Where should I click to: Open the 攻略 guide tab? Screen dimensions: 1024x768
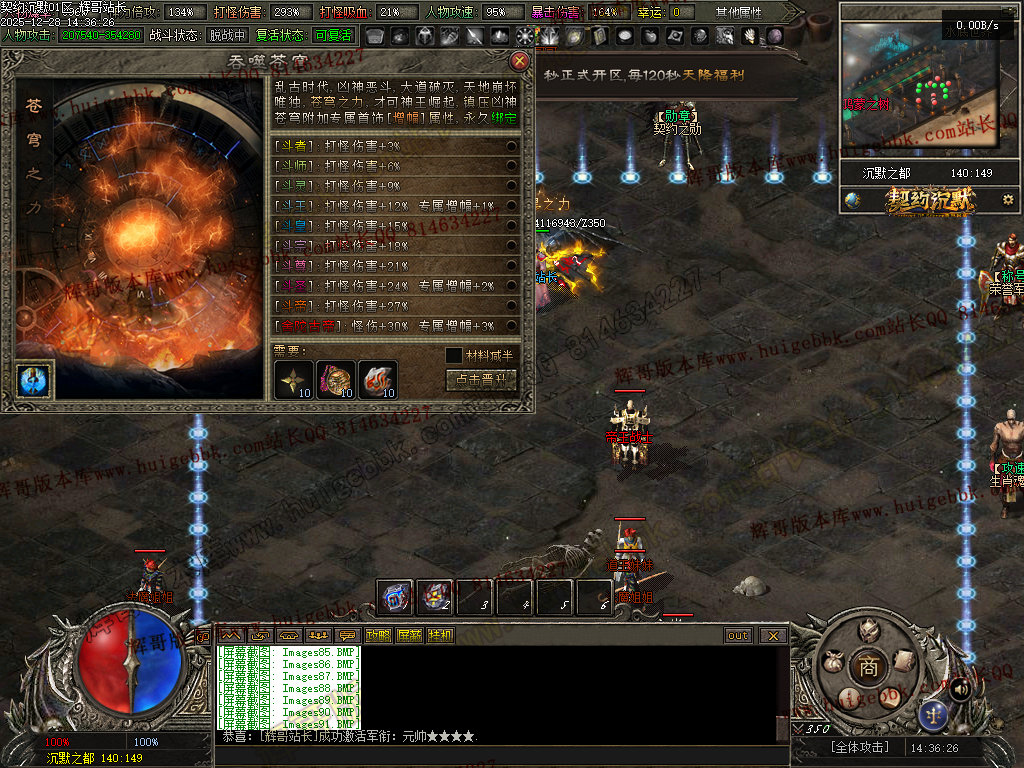click(378, 635)
